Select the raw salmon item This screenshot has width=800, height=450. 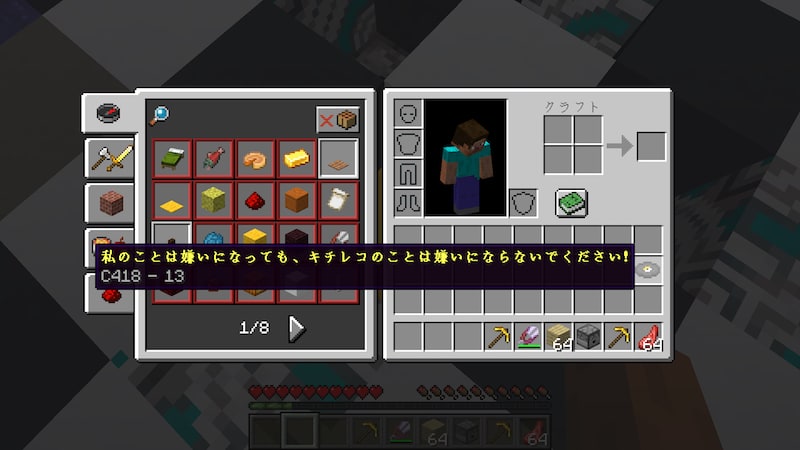[x=214, y=158]
